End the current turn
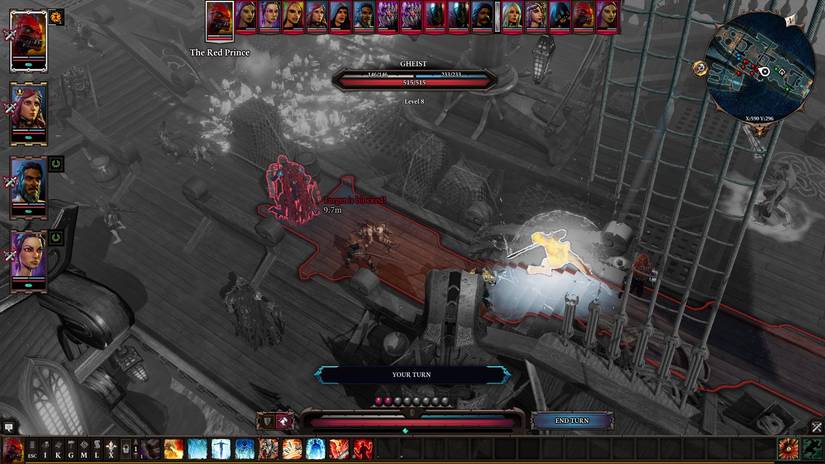This screenshot has height=464, width=825. coord(570,421)
